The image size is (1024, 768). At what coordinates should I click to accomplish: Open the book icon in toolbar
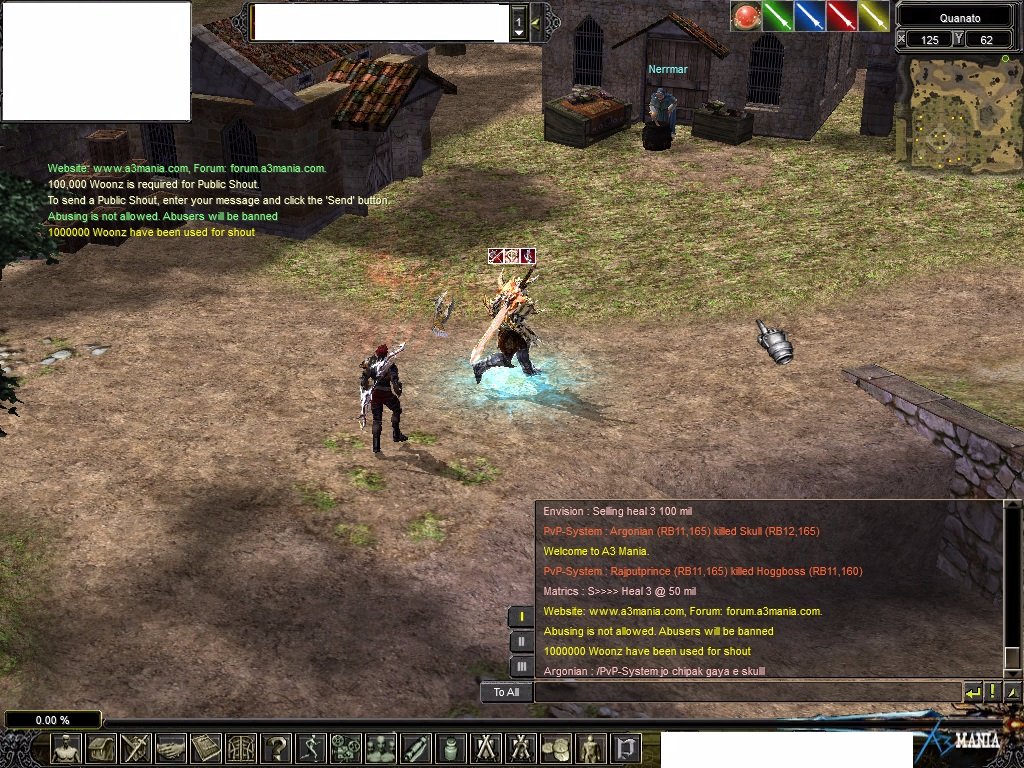coord(206,748)
